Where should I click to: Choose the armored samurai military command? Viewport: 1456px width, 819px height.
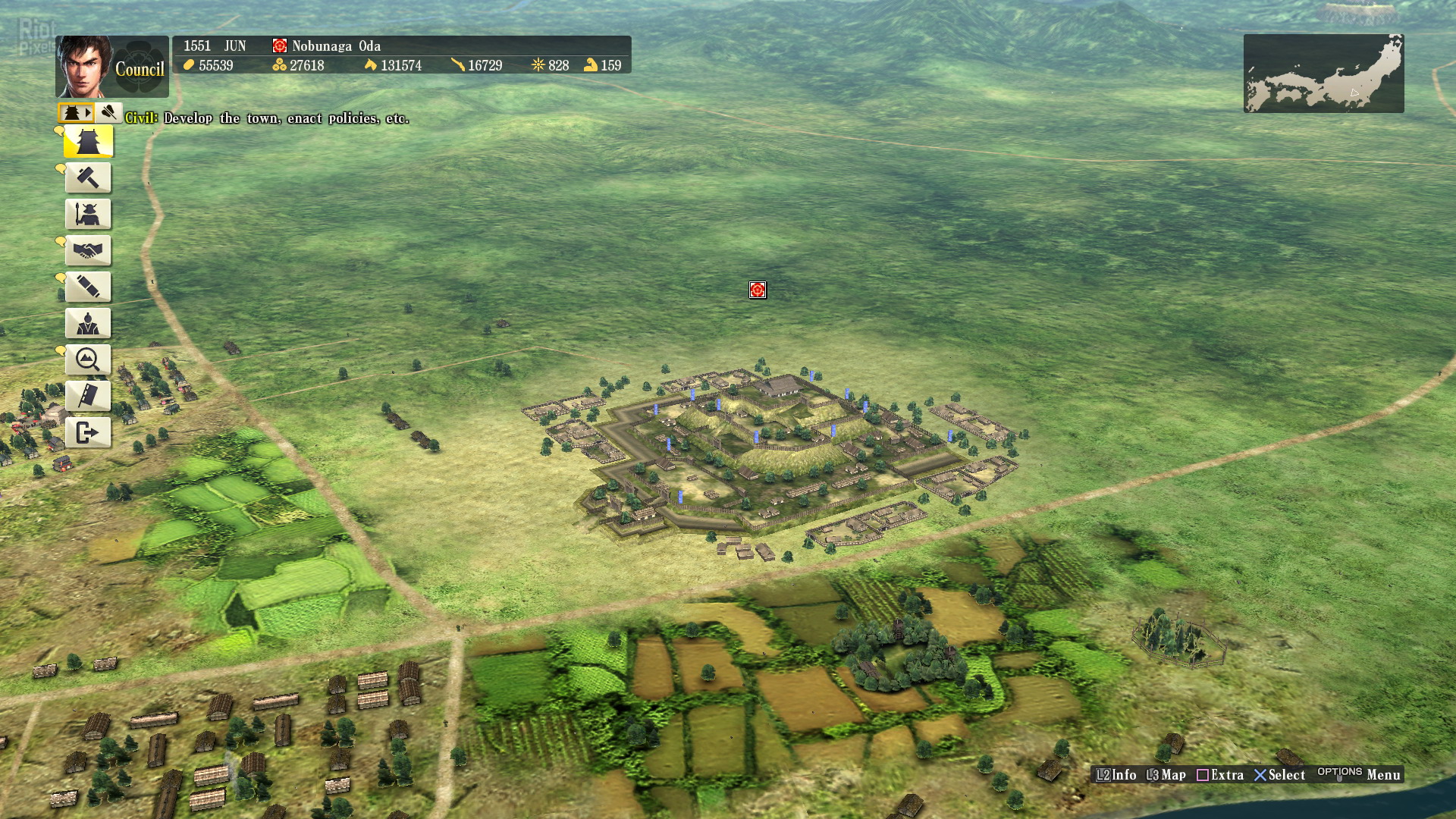[x=88, y=214]
